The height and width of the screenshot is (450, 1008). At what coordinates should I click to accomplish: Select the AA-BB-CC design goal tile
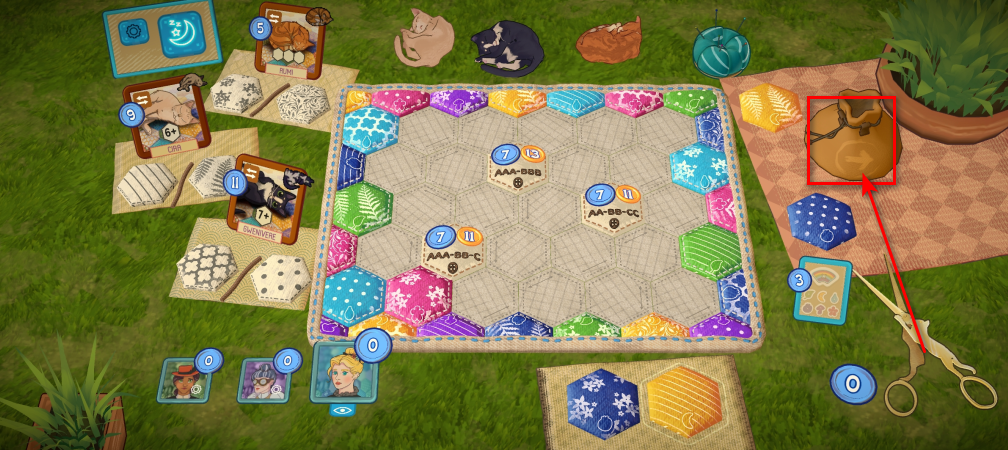(612, 208)
